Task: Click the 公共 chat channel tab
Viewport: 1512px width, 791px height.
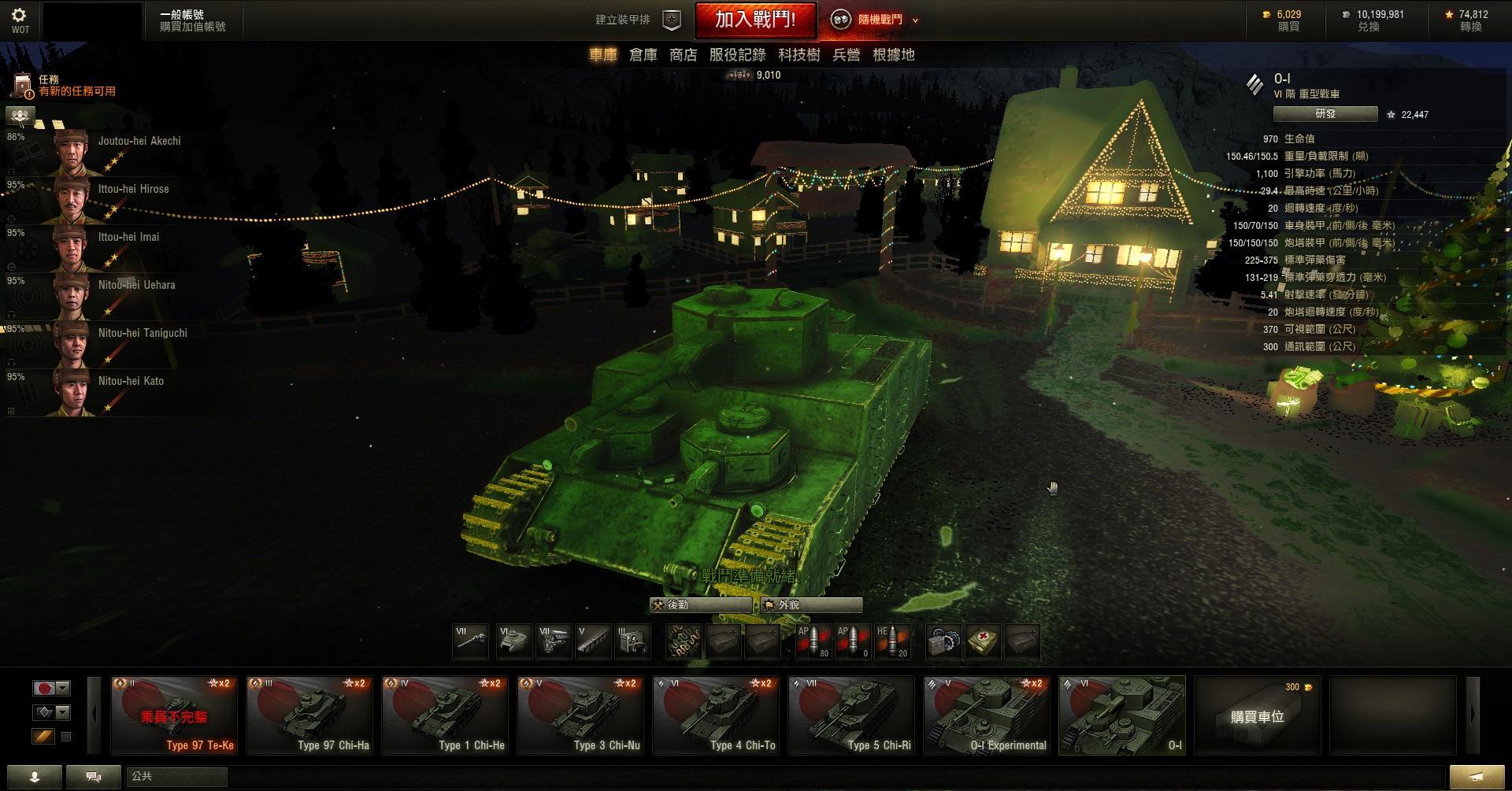Action: tap(176, 777)
